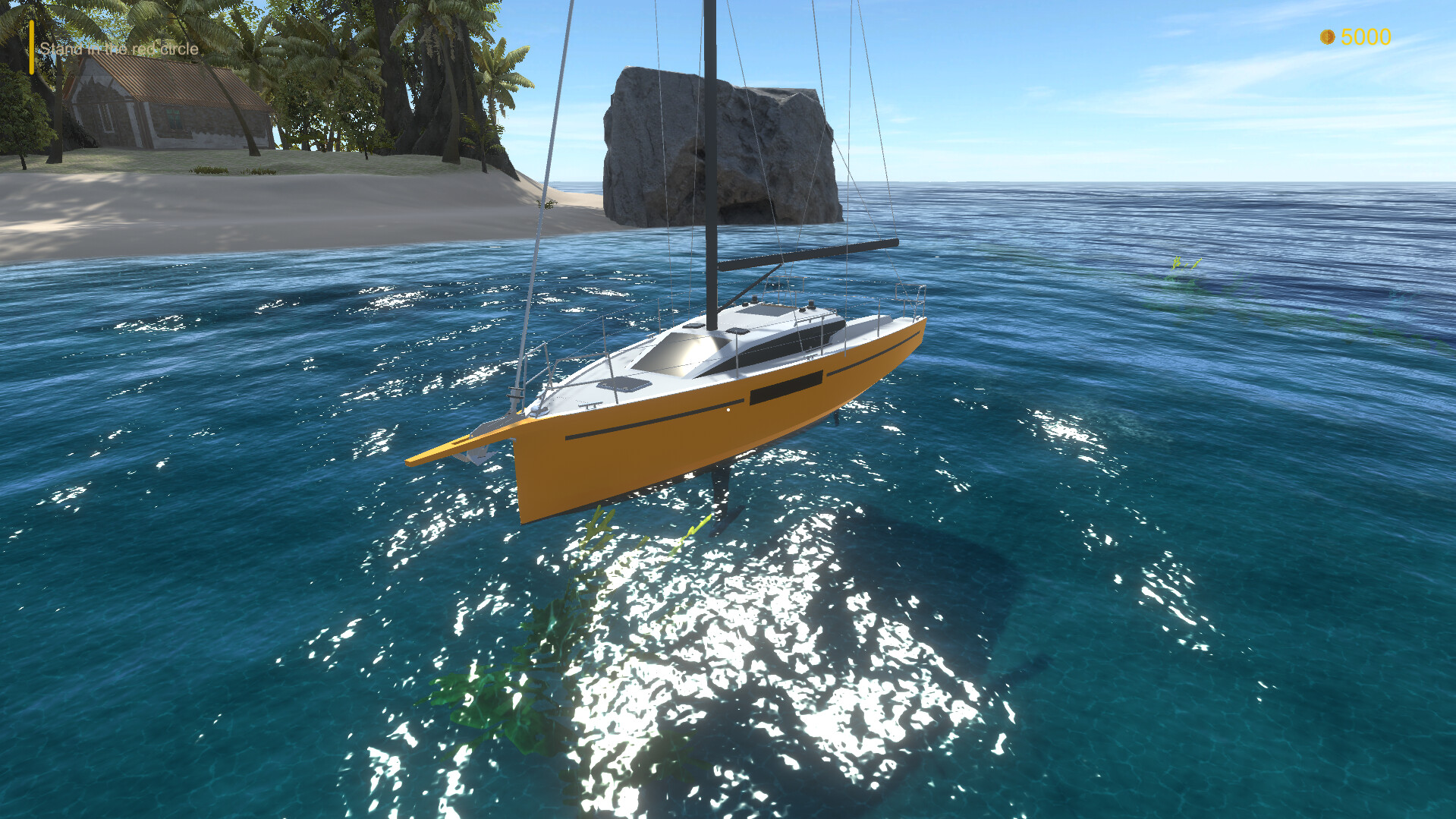Select the coin balance showing 5000

[1366, 36]
